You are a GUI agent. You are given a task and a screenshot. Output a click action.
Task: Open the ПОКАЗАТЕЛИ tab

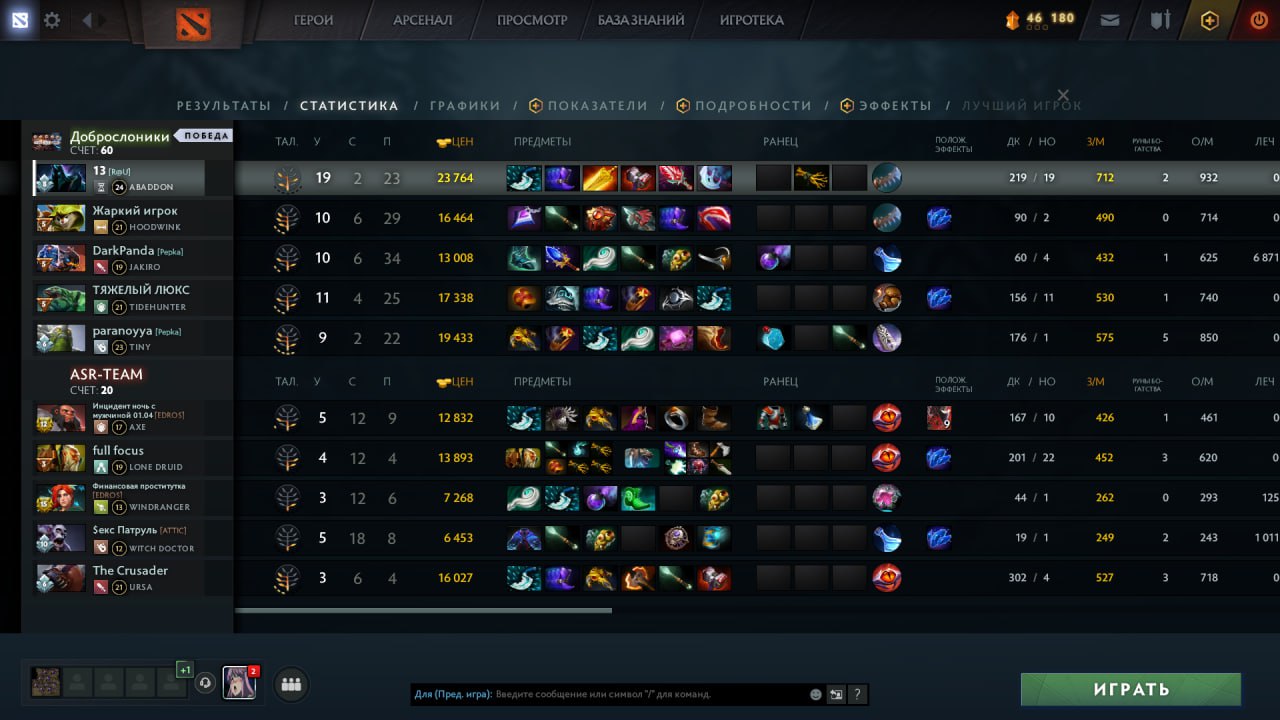point(597,106)
